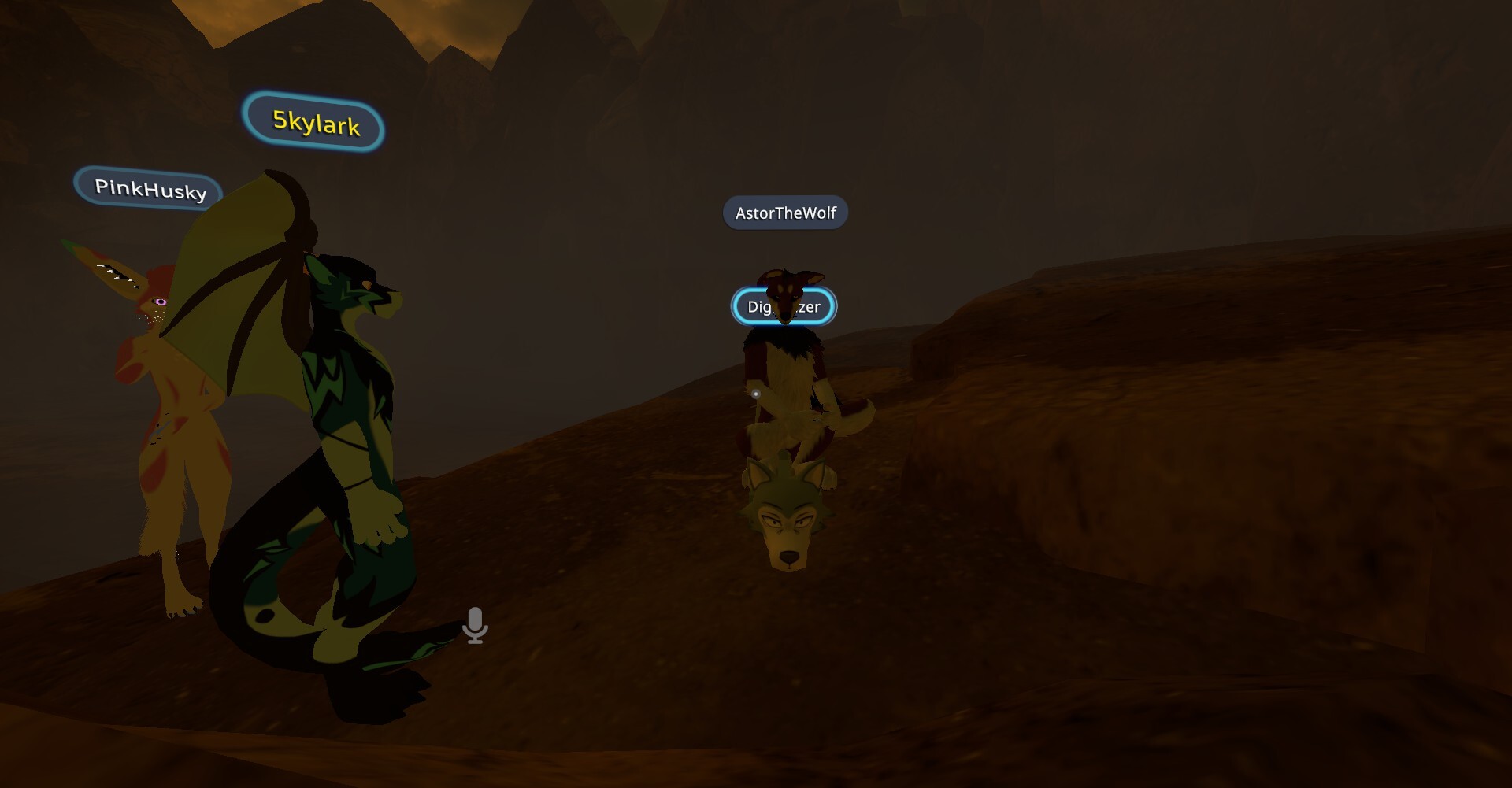This screenshot has width=1512, height=788.
Task: Click the PinkHusky nameplate
Action: [149, 189]
